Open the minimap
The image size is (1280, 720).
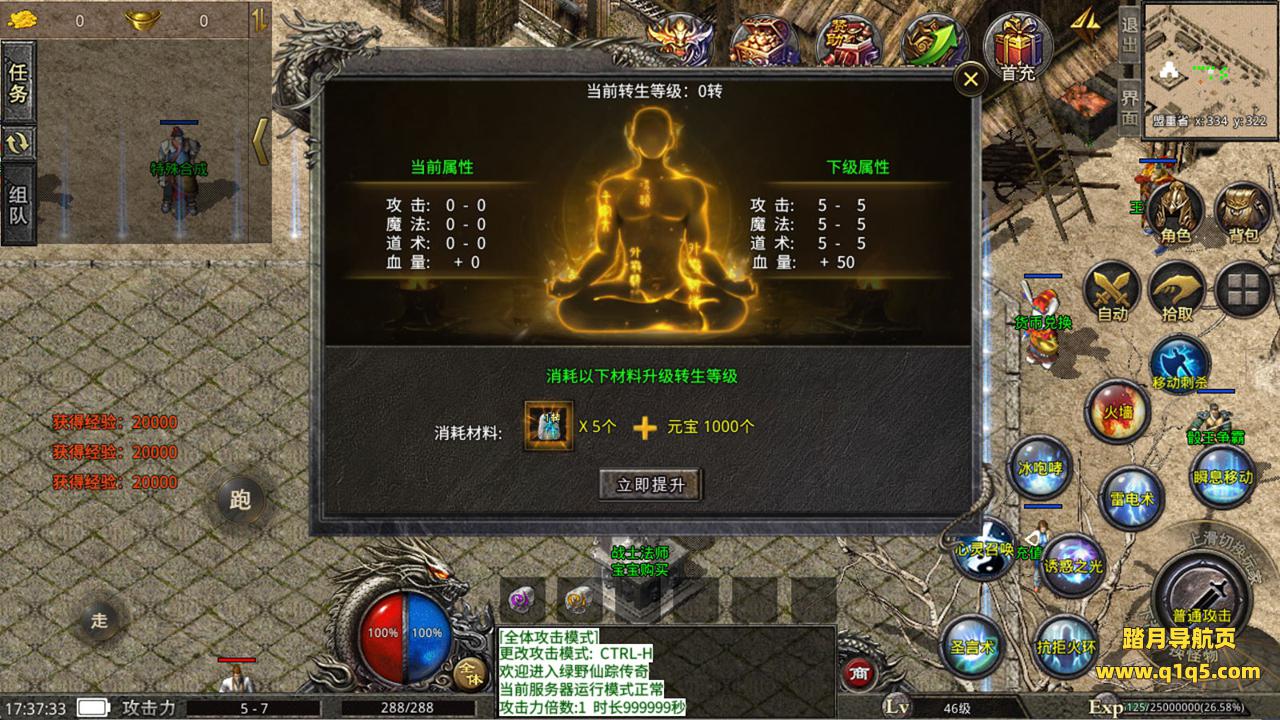1207,58
